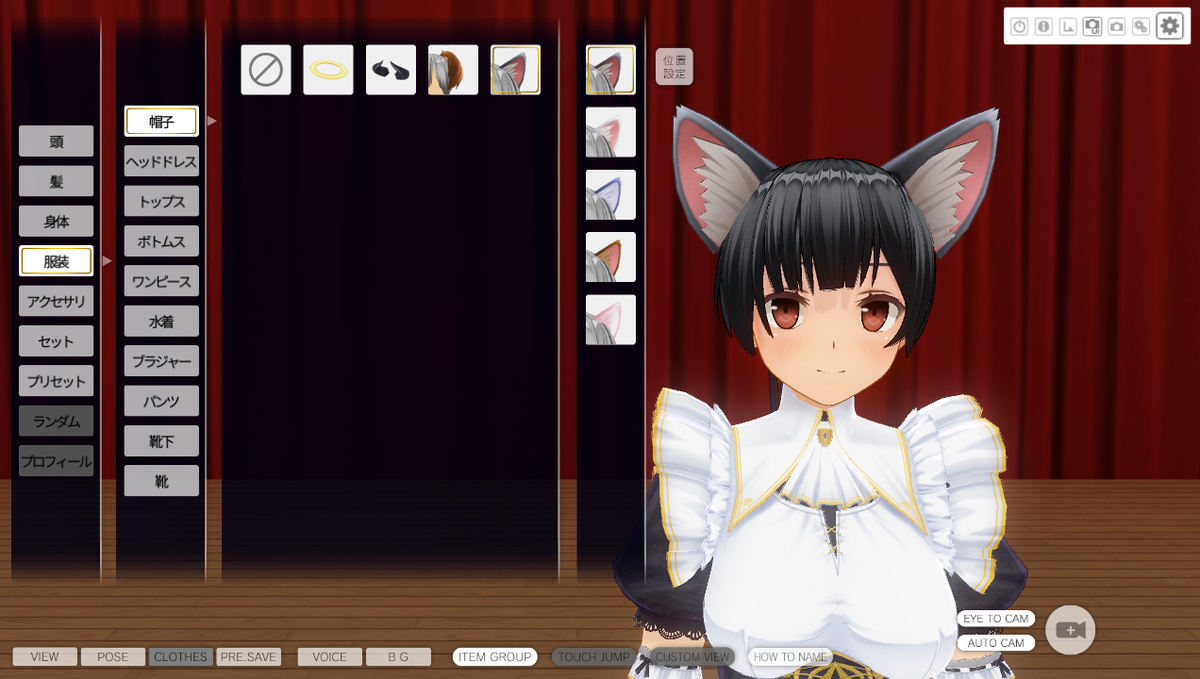The image size is (1200, 679).
Task: Open the ワンピース one-piece subcategory
Action: coord(161,281)
